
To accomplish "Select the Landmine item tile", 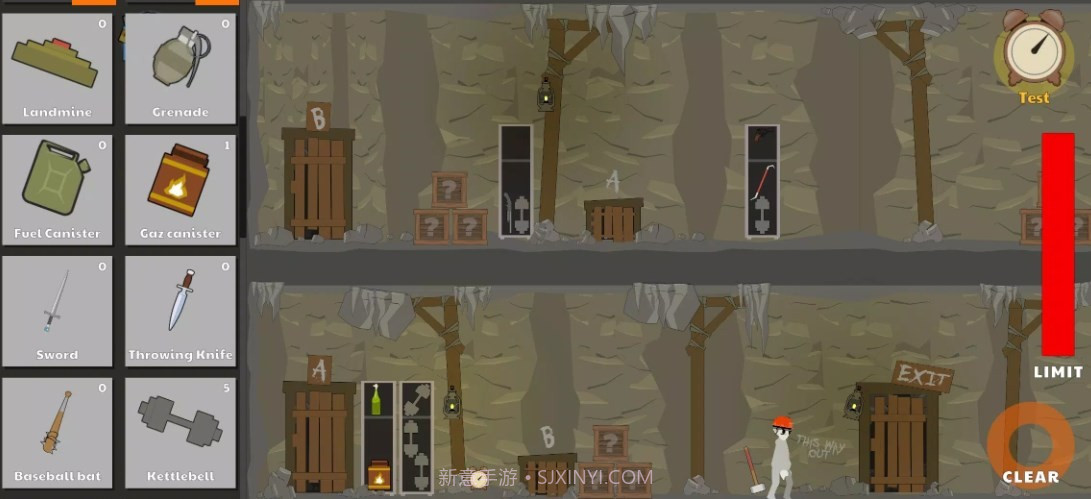I will click(x=57, y=68).
